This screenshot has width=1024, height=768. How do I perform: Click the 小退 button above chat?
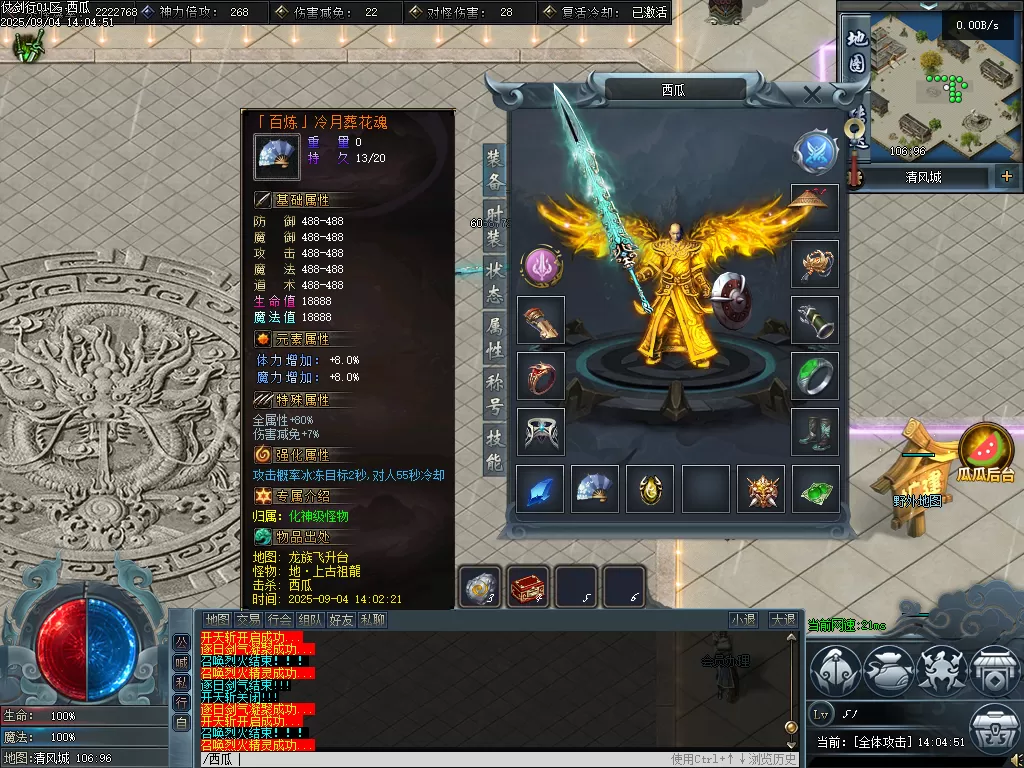point(743,620)
